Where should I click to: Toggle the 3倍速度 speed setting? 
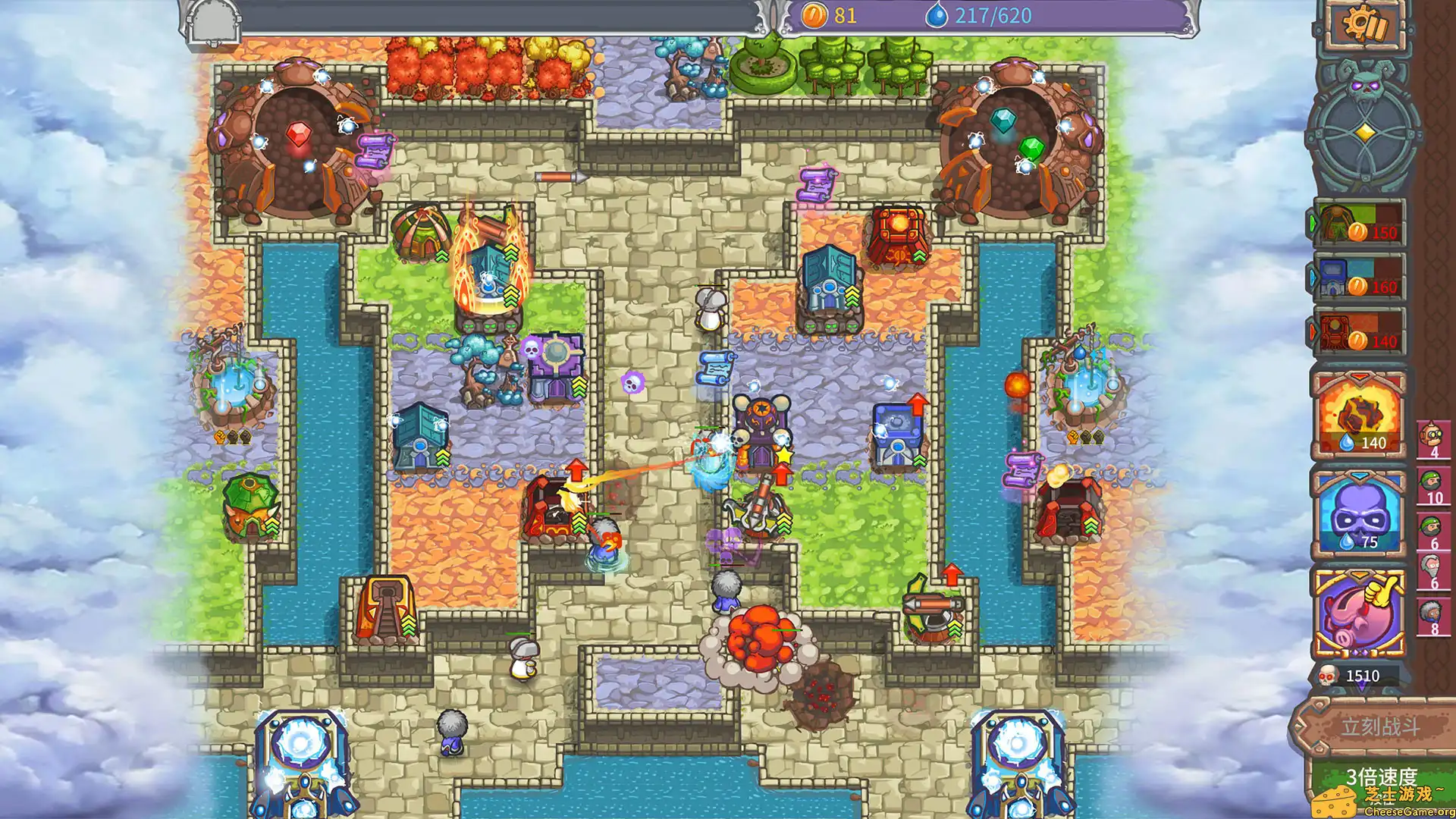(1382, 775)
